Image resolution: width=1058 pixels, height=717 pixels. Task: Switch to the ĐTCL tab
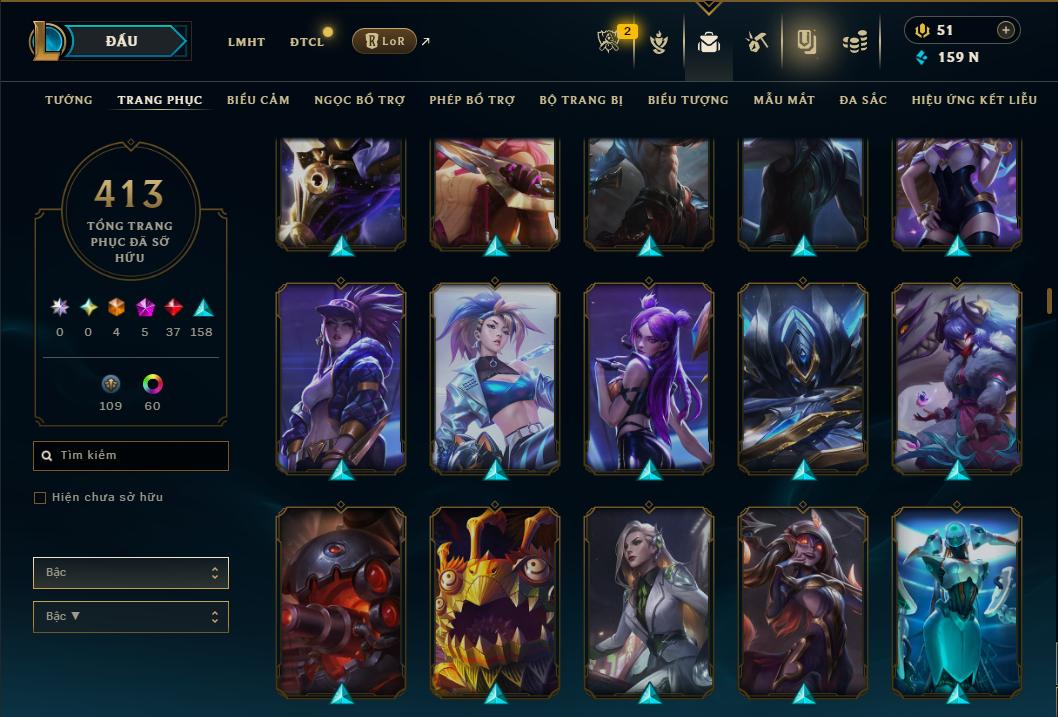307,42
